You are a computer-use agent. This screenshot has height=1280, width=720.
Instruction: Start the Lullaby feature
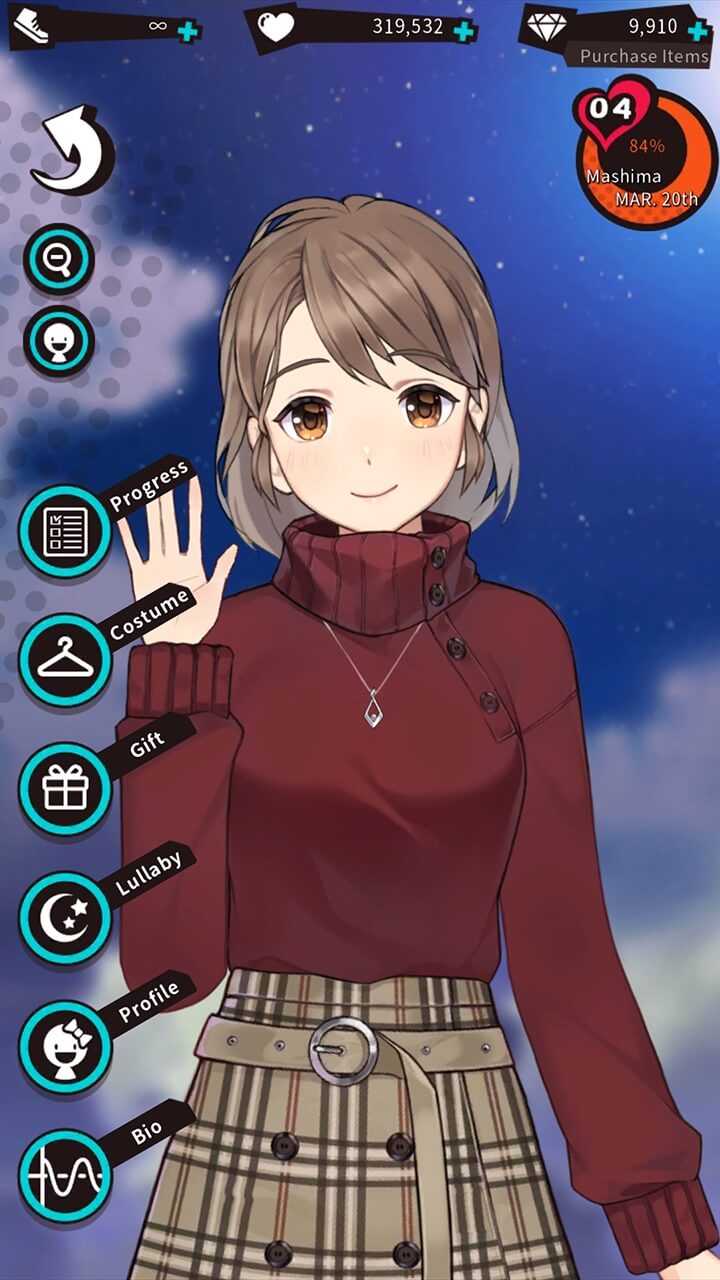pos(65,917)
